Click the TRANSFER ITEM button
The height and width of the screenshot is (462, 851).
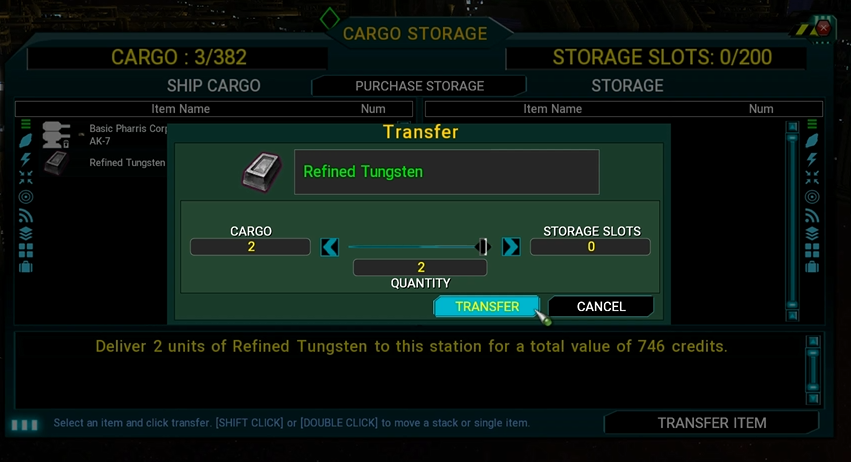click(x=711, y=423)
